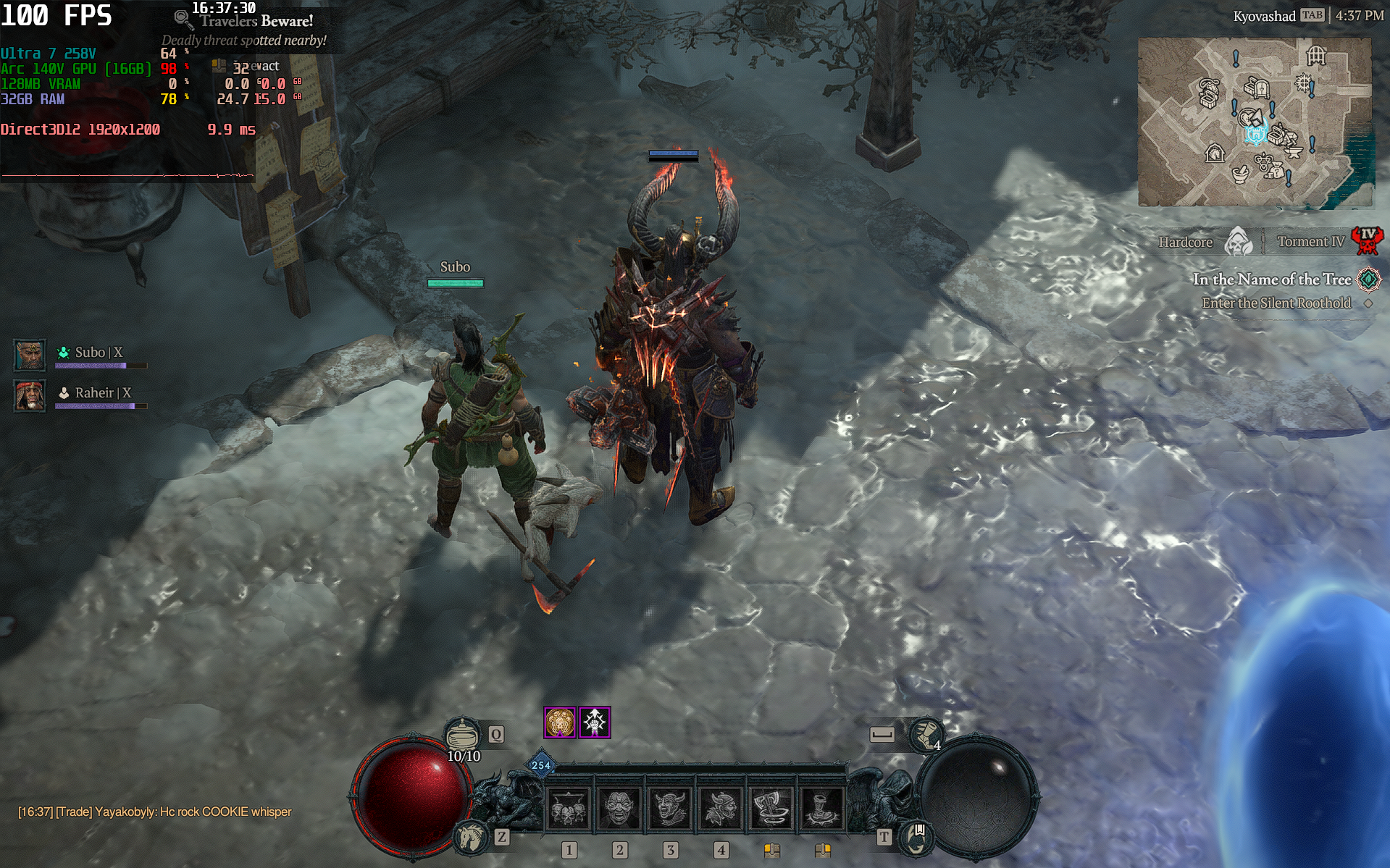Inspect the golden skull buff icon
The image size is (1390, 868).
pyautogui.click(x=560, y=722)
